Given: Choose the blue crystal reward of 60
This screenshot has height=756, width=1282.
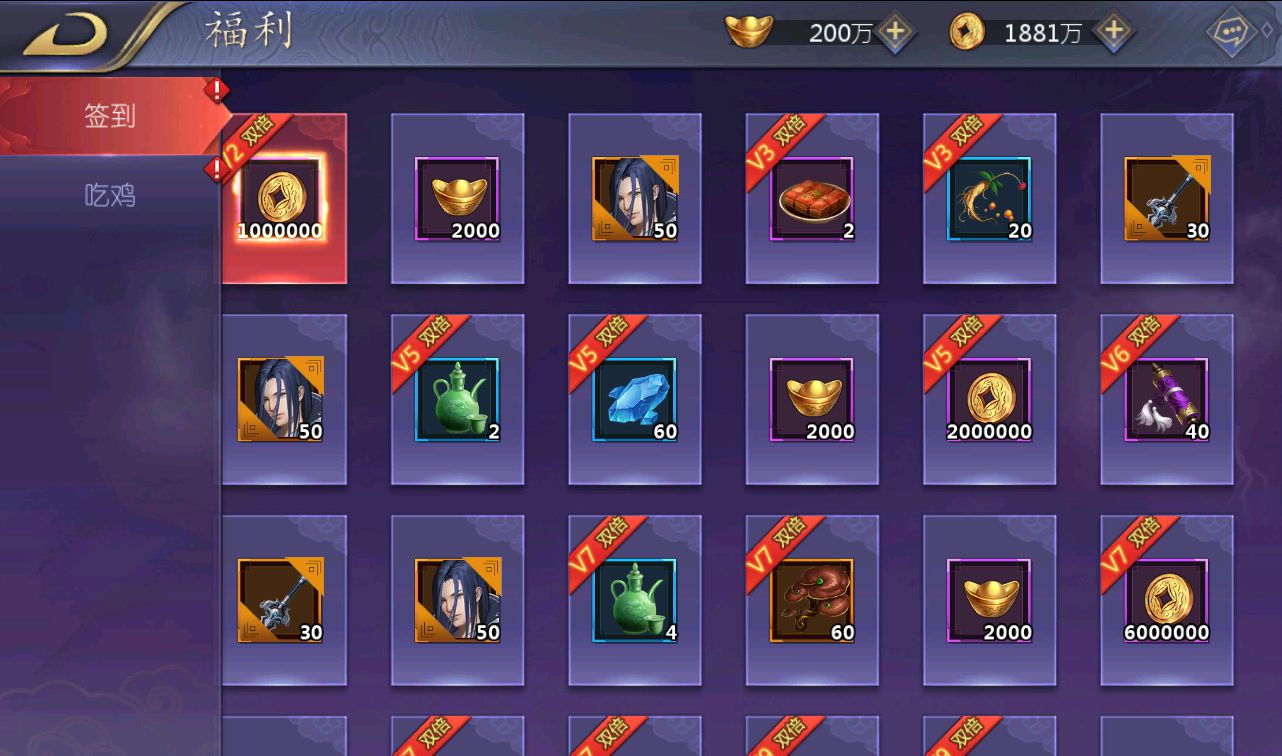Looking at the screenshot, I should tap(635, 400).
